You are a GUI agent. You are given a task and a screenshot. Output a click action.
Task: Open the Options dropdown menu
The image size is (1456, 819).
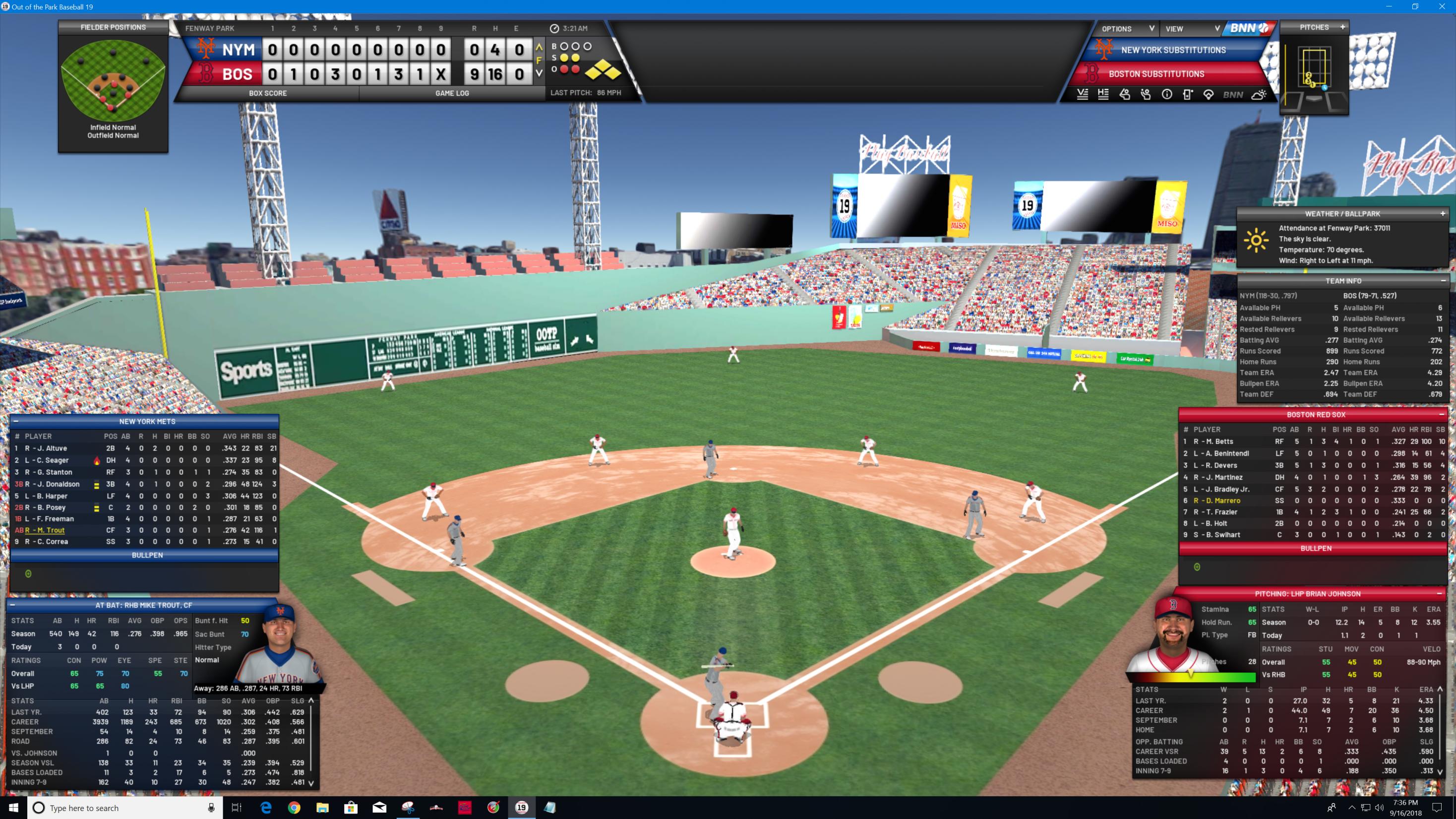coord(1127,29)
